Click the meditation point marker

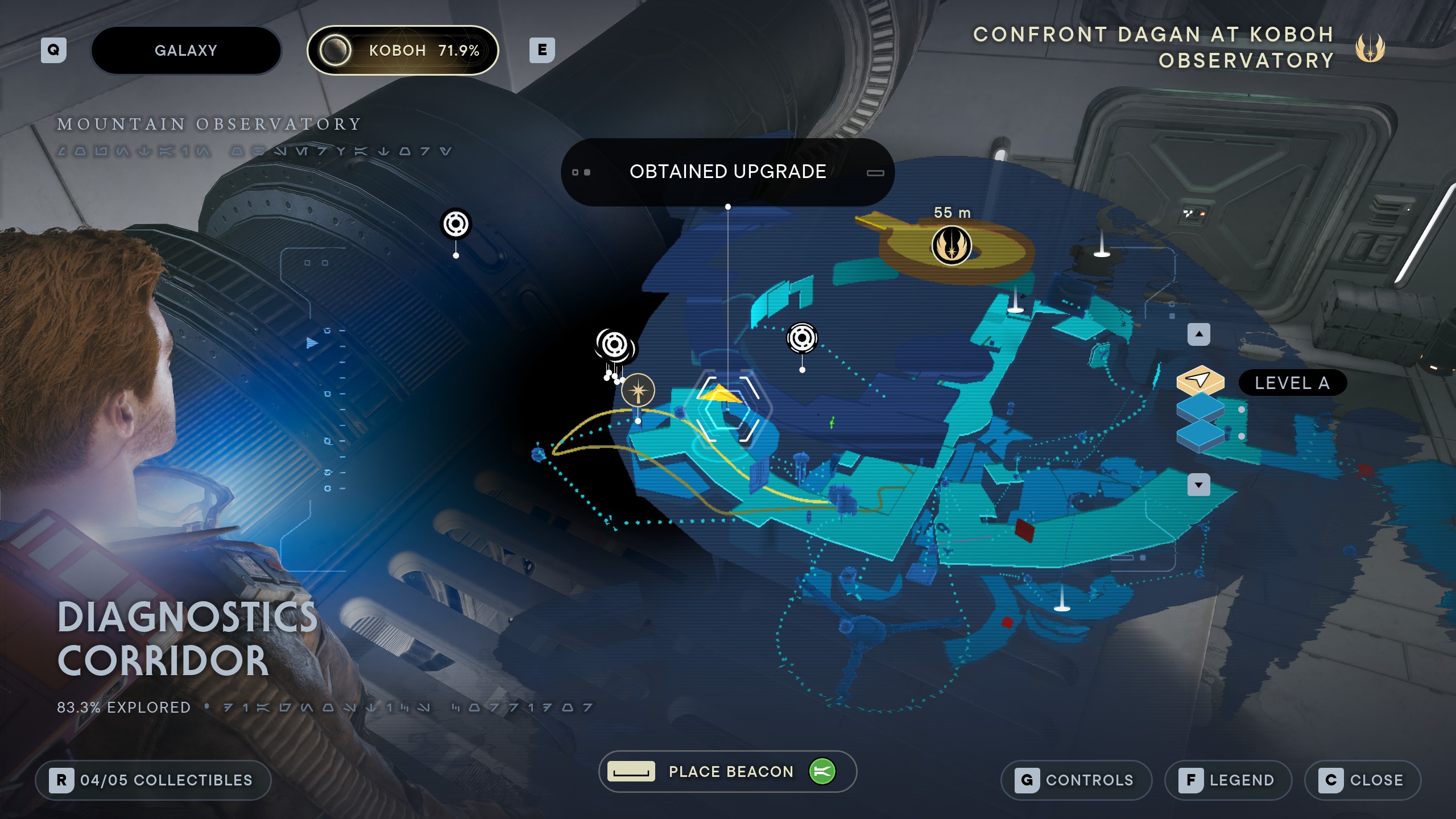[638, 391]
